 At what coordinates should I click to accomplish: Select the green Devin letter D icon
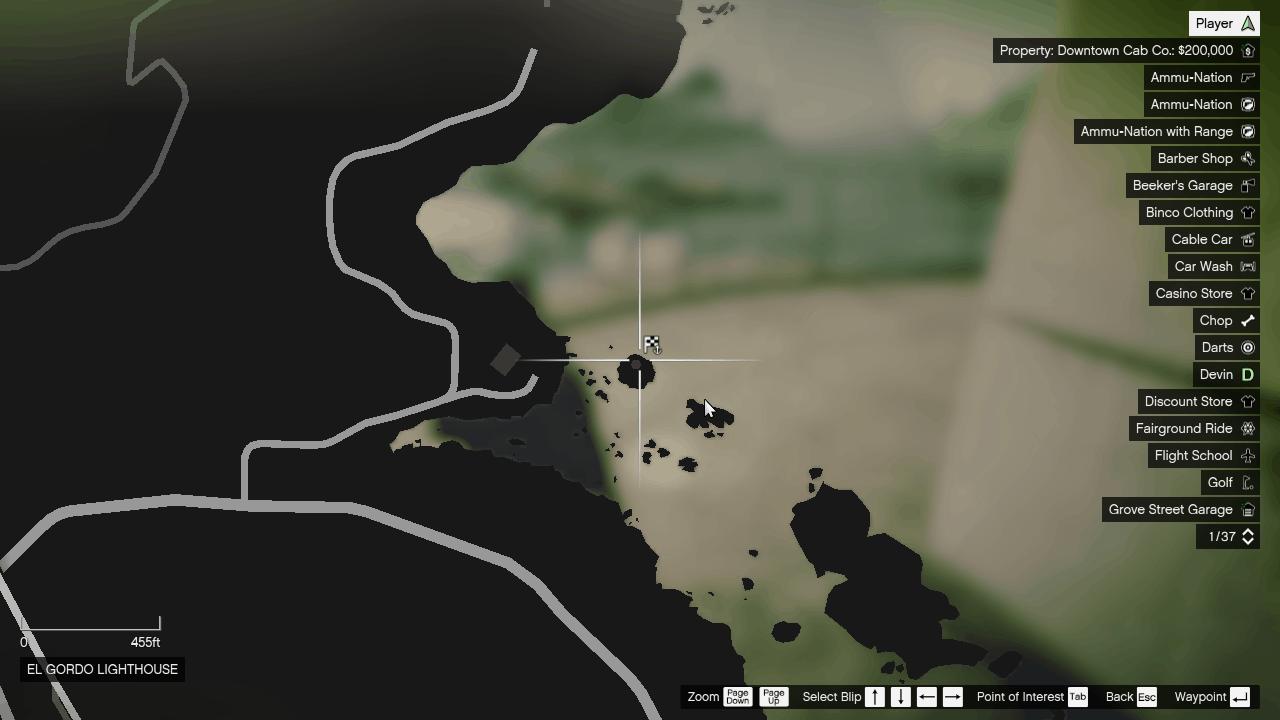pos(1247,374)
